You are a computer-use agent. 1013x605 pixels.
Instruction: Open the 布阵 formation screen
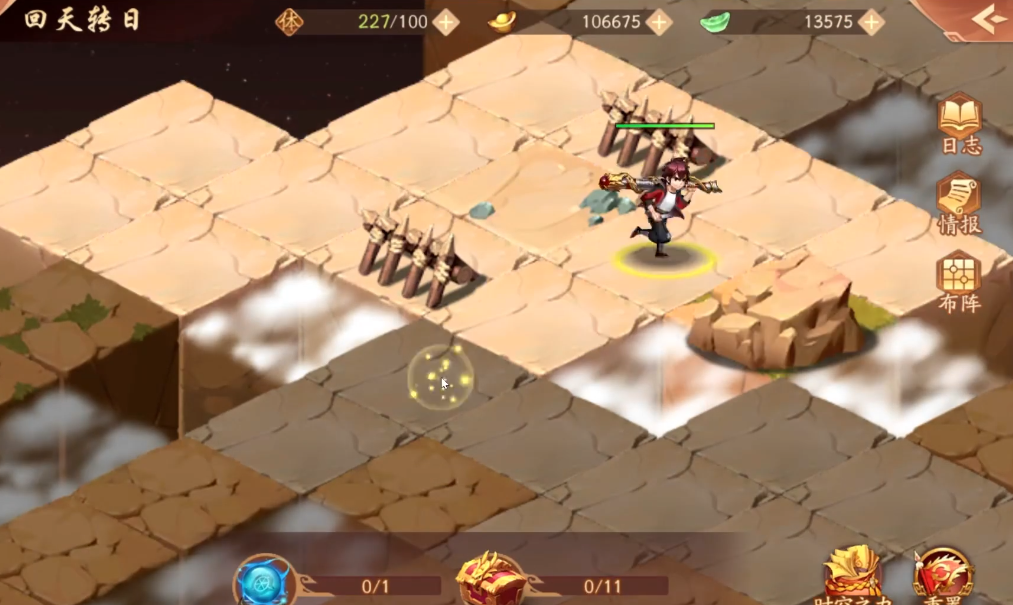point(959,280)
